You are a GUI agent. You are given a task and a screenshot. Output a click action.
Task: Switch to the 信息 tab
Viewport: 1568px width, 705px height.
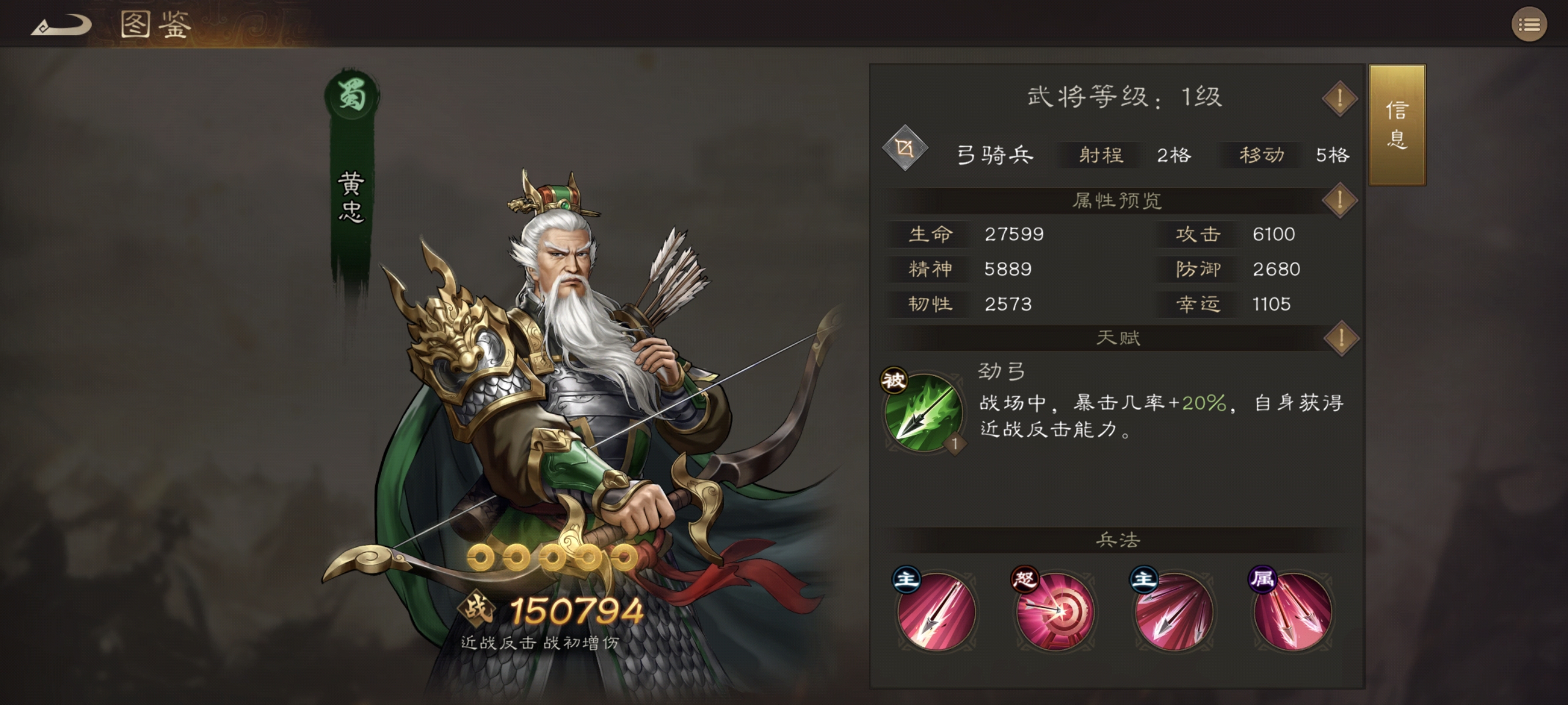(1399, 125)
